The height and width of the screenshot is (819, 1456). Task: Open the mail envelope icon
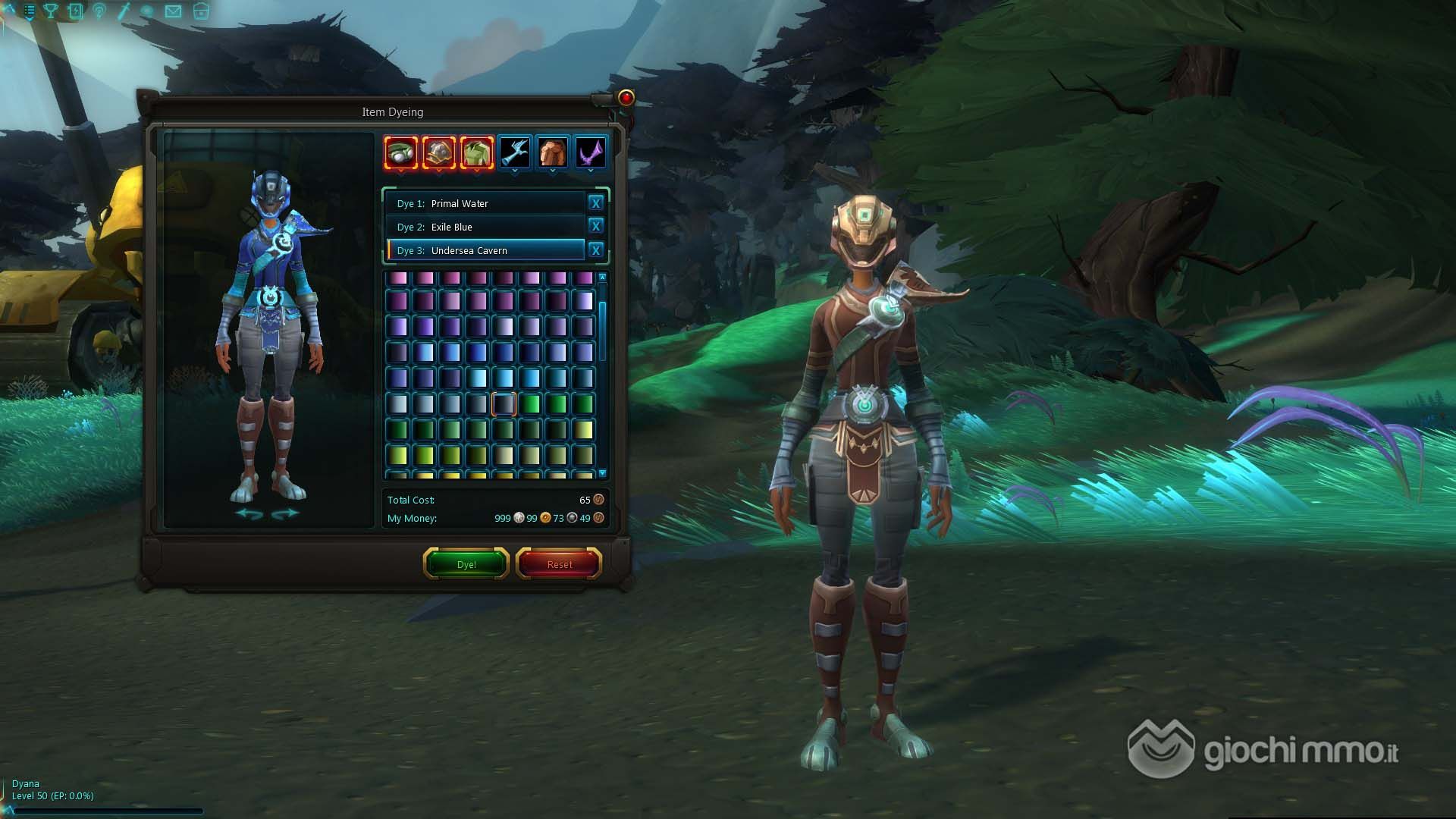[x=173, y=11]
